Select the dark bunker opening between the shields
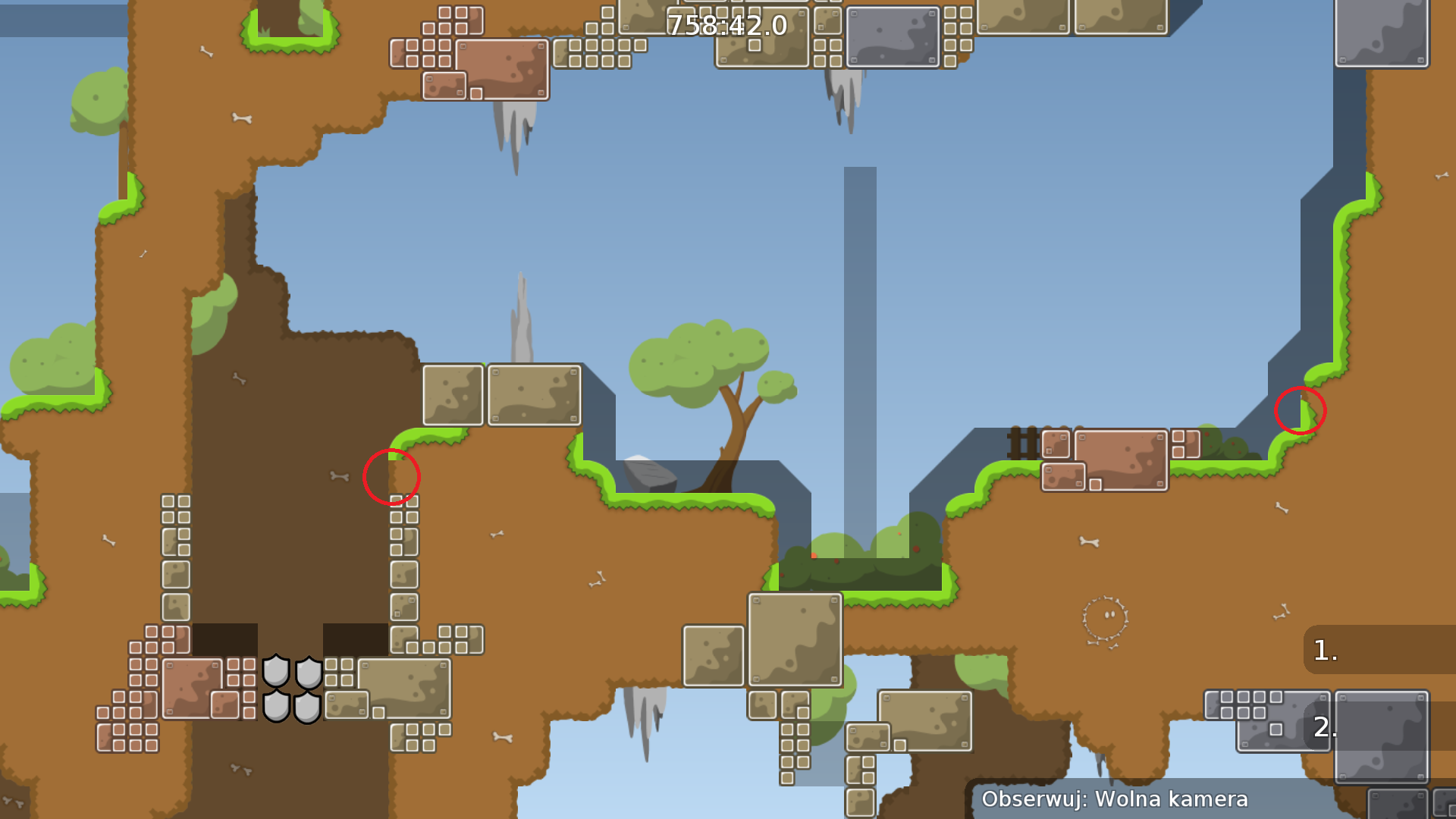Viewport: 1456px width, 819px height. 294,641
